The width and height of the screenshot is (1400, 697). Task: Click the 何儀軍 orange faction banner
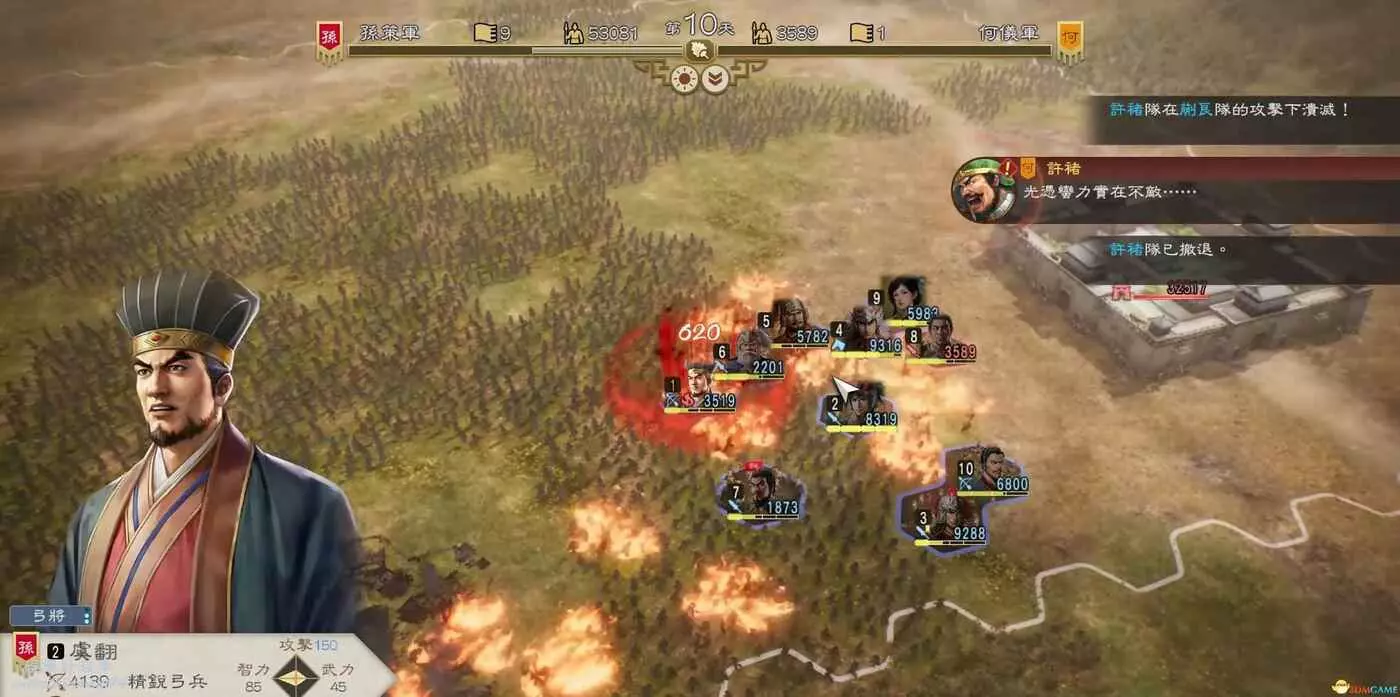pos(1069,42)
